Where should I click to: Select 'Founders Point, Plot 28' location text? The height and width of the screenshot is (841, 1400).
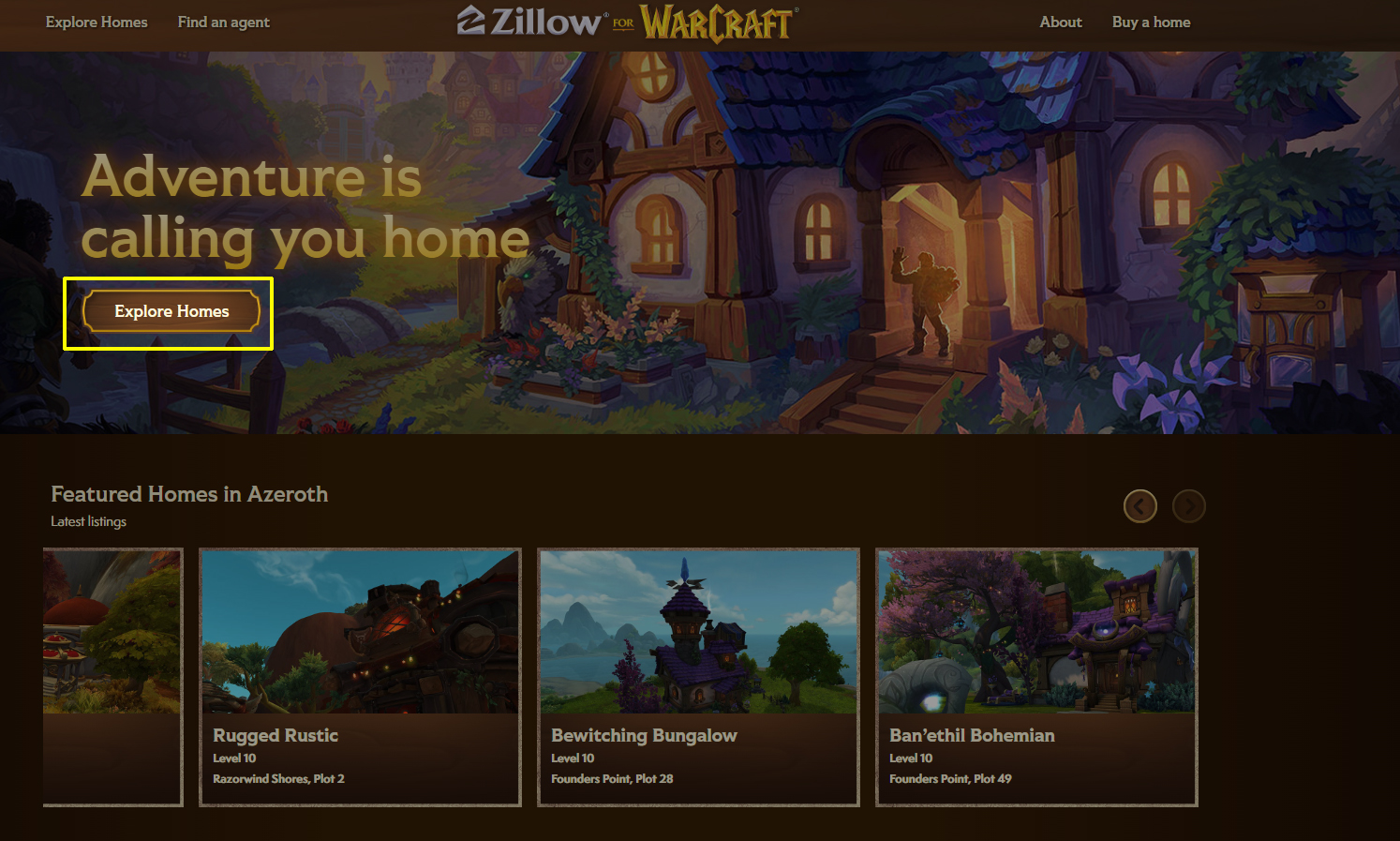613,778
